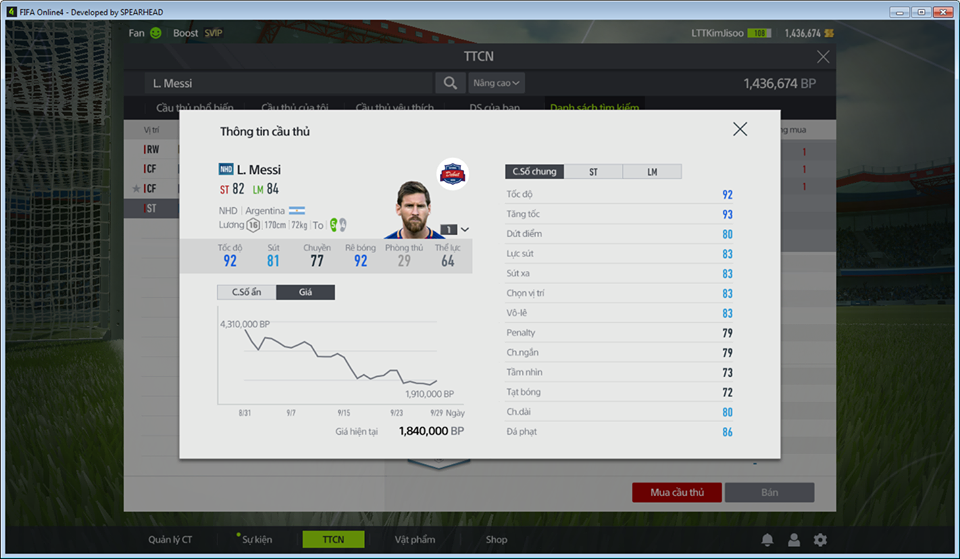960x559 pixels.
Task: Switch to the C.Số chung stats tab
Action: [x=534, y=172]
